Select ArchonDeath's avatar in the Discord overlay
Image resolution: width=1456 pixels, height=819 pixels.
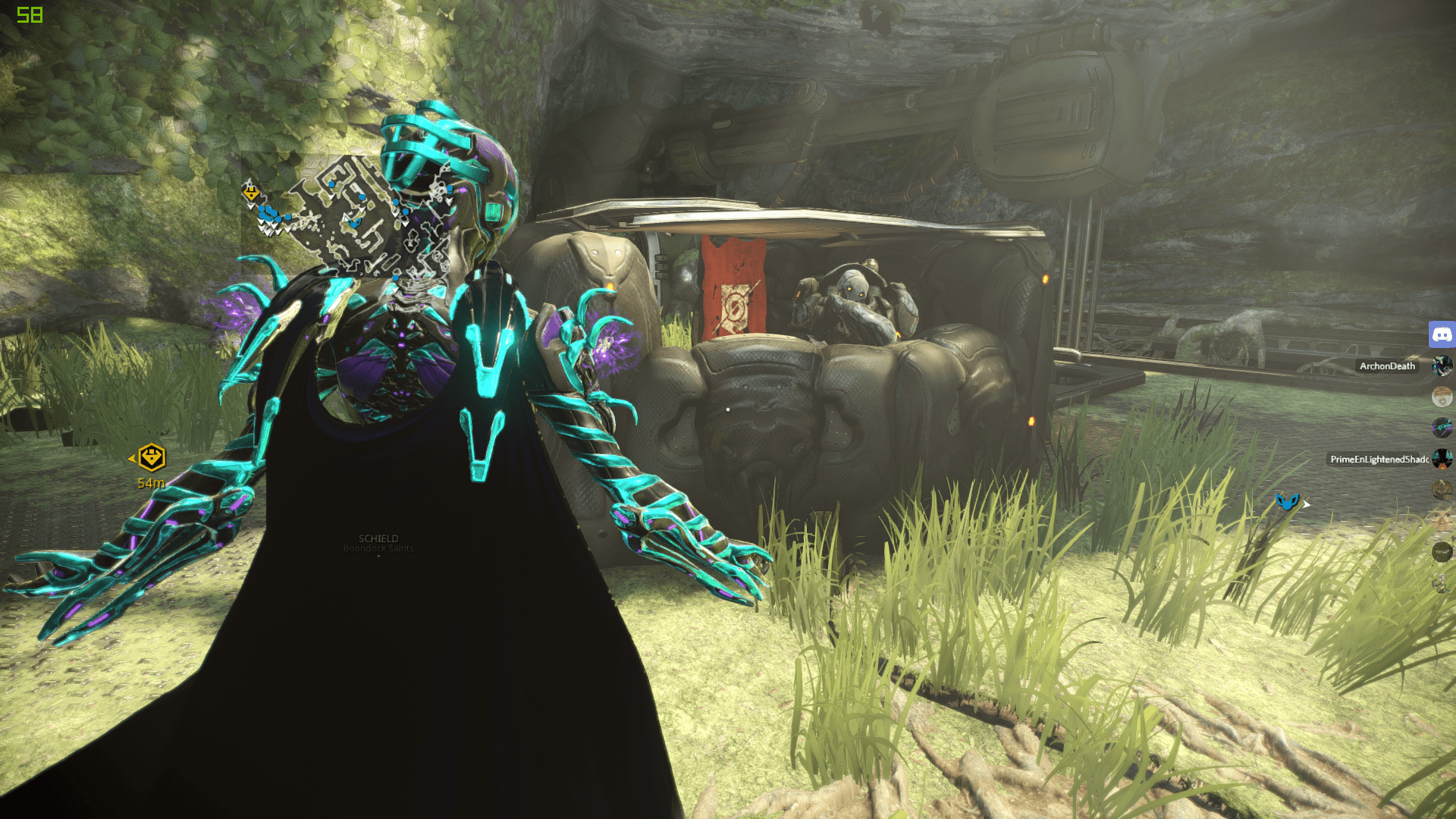pos(1442,366)
